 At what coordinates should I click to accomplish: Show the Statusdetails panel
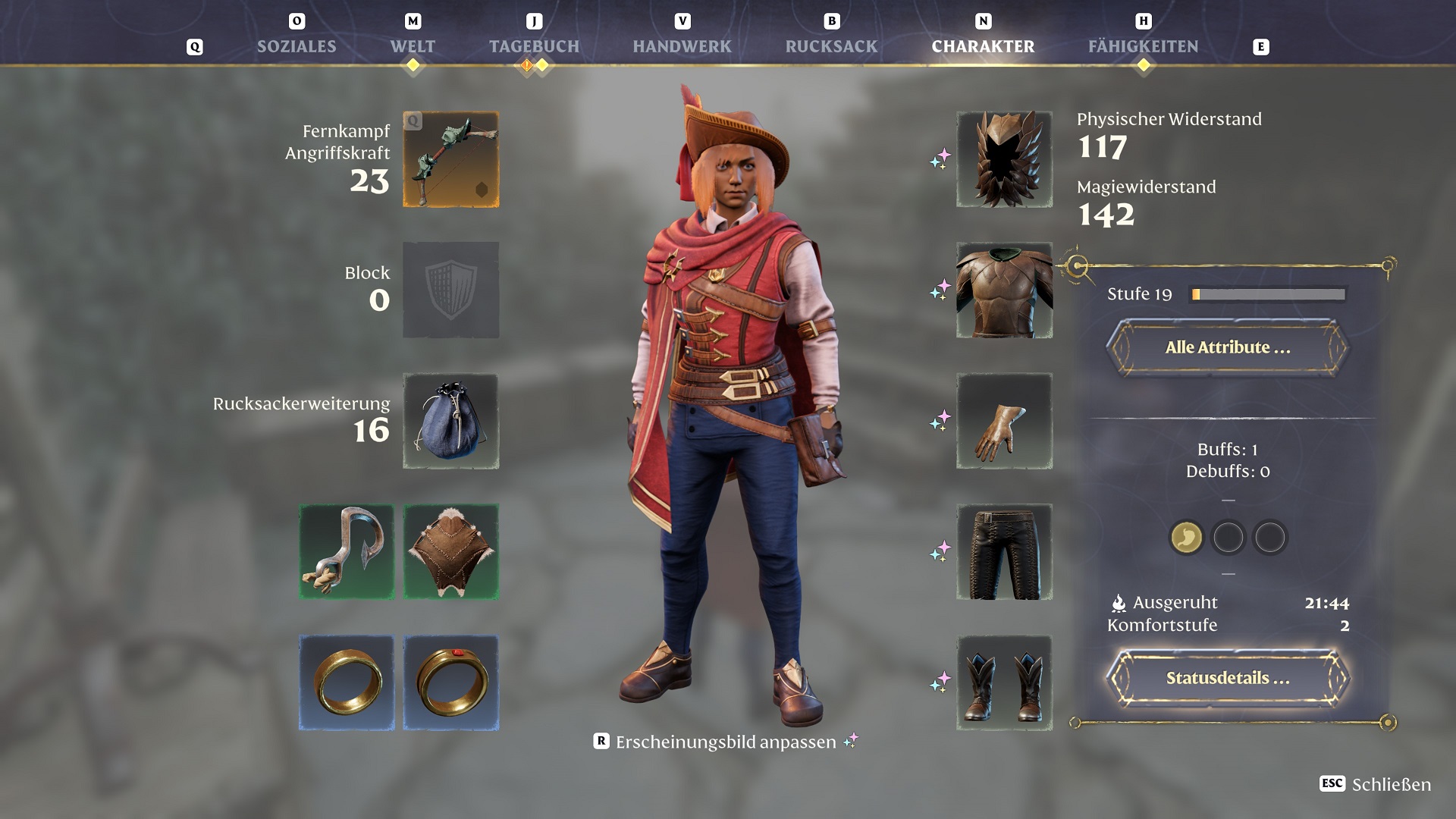pyautogui.click(x=1227, y=678)
